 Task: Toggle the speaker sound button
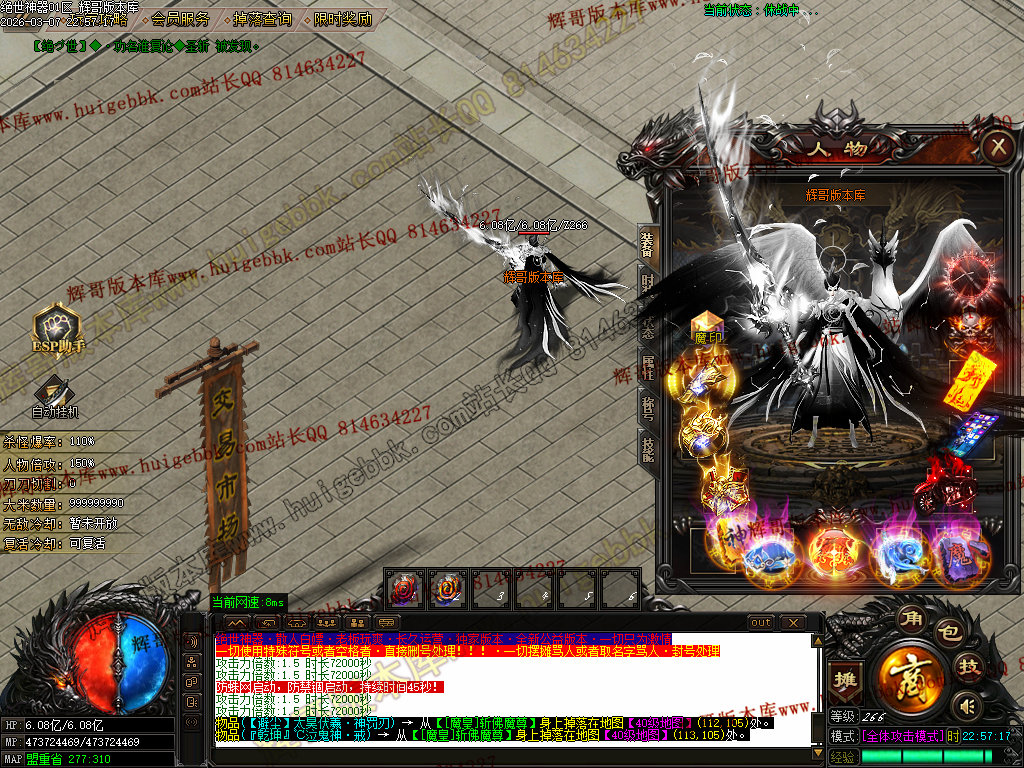pos(965,705)
